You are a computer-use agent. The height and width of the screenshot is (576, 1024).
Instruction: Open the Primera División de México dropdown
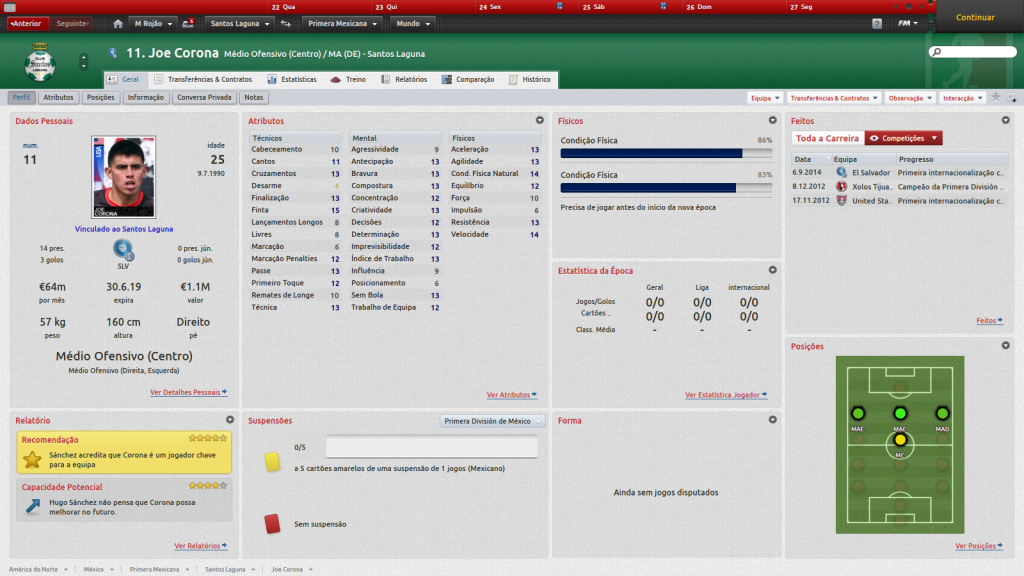[x=492, y=421]
